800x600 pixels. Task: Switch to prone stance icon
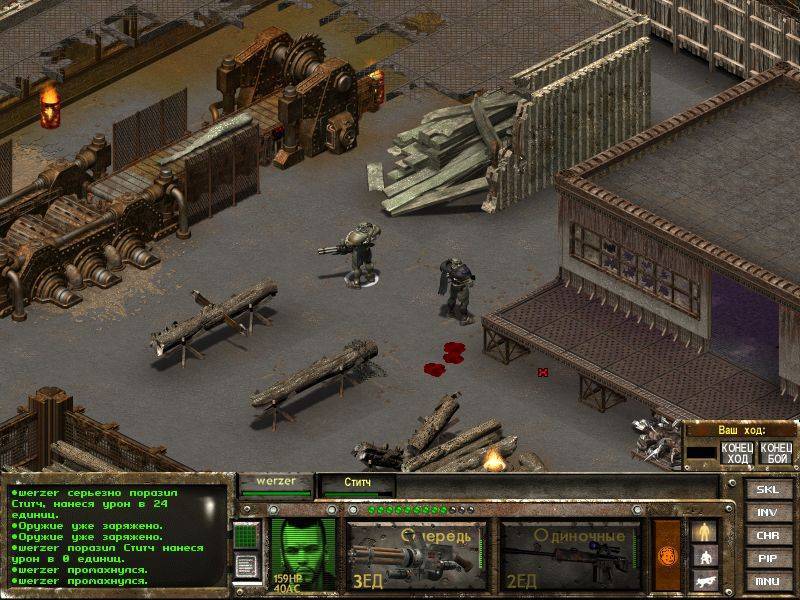pyautogui.click(x=704, y=579)
